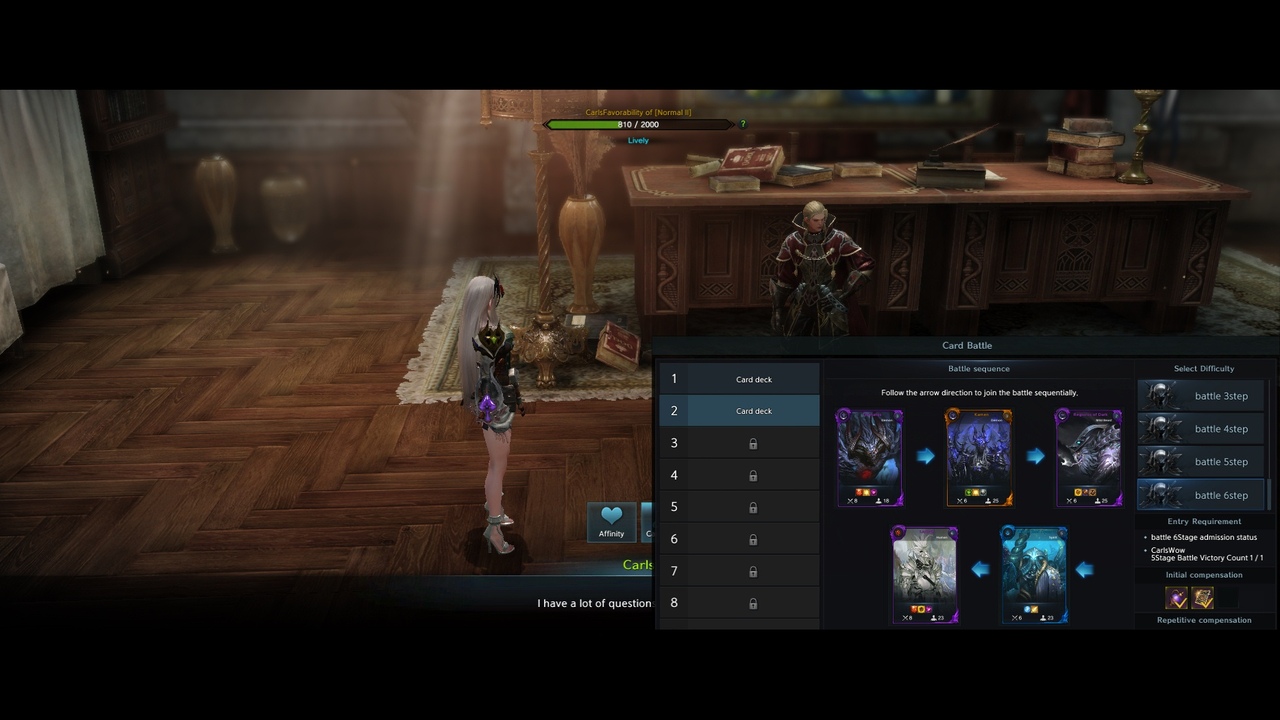Open the Affinity heart button
The image size is (1280, 720).
coord(611,521)
